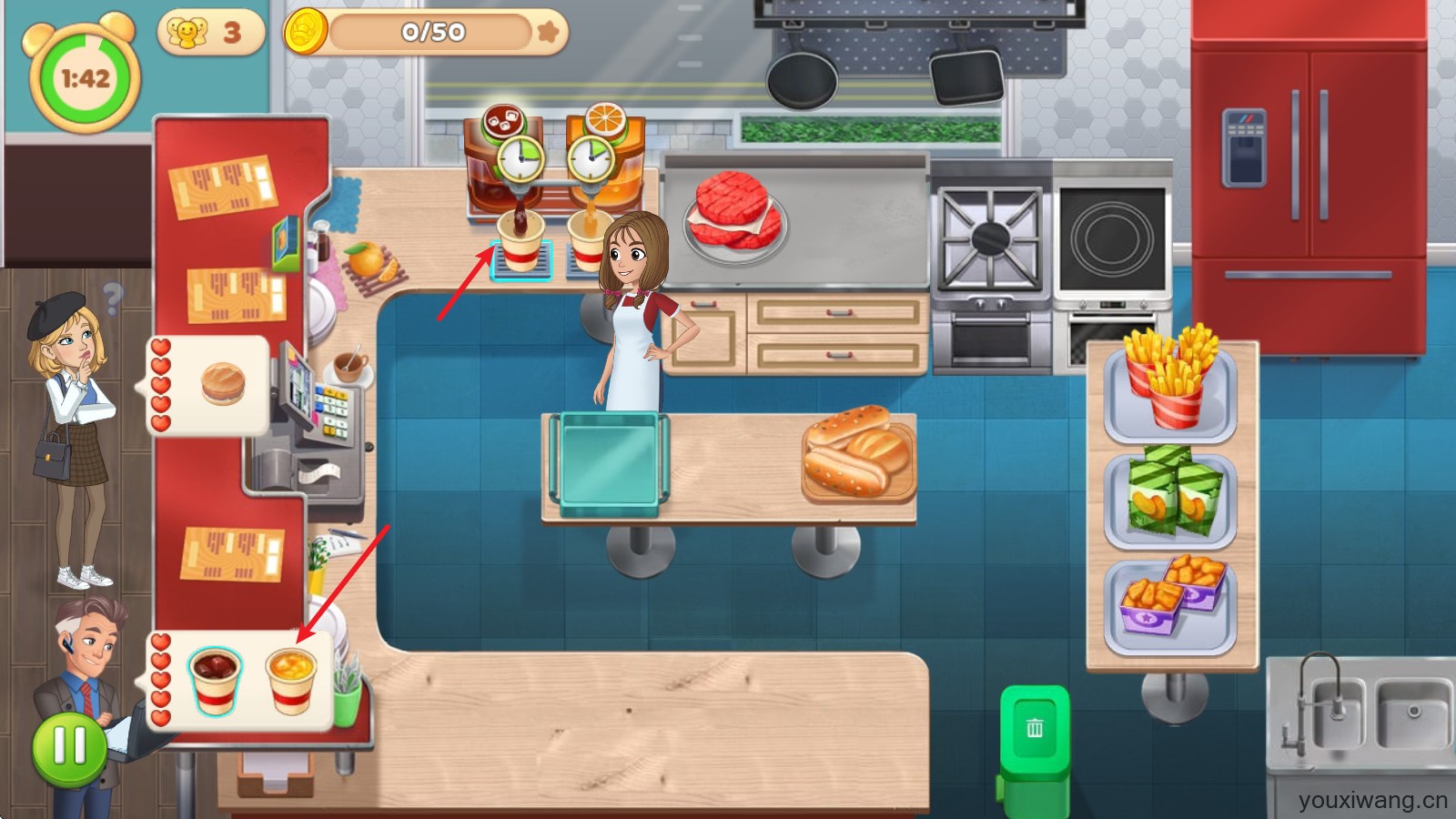Pause the game with the green button
The height and width of the screenshot is (819, 1456).
coord(70,748)
